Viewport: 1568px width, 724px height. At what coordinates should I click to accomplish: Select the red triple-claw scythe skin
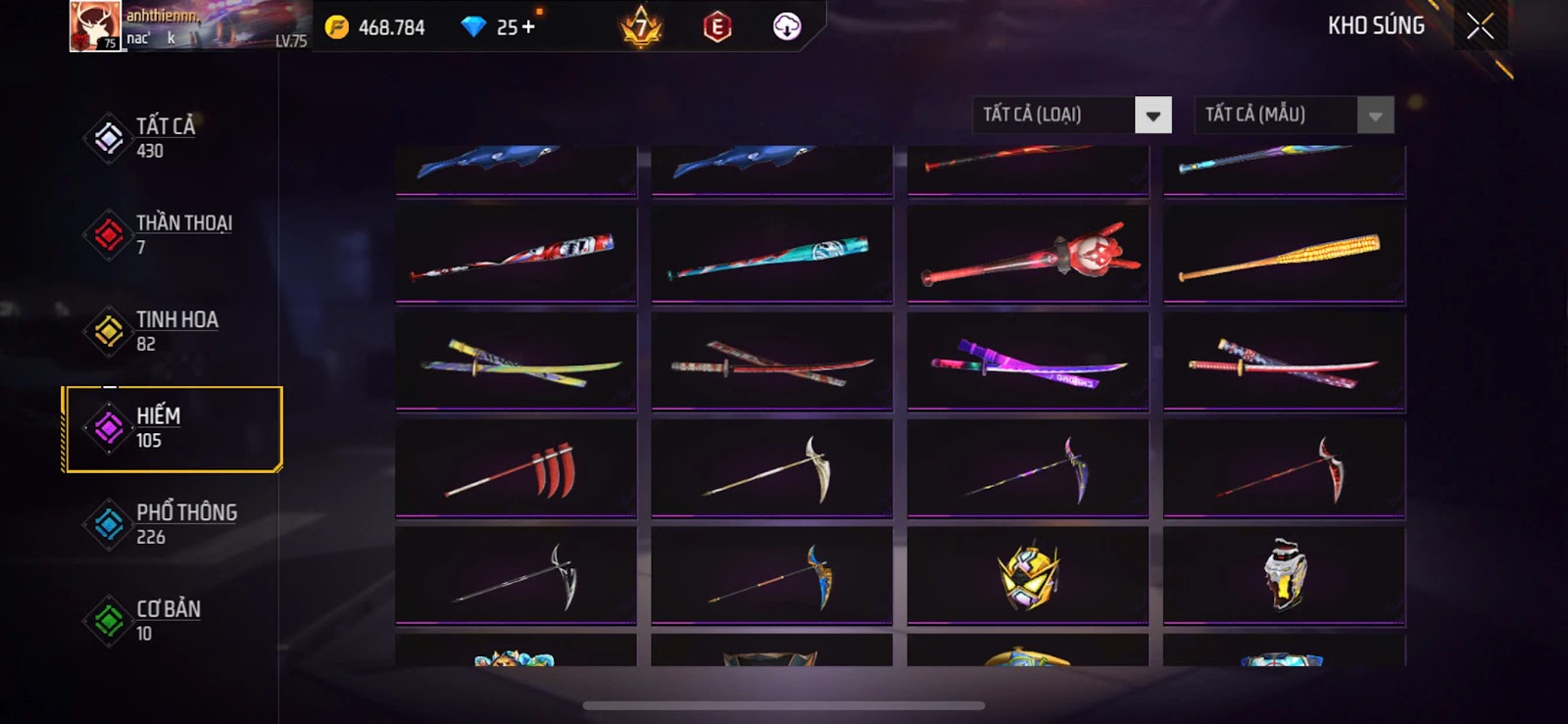tap(515, 469)
